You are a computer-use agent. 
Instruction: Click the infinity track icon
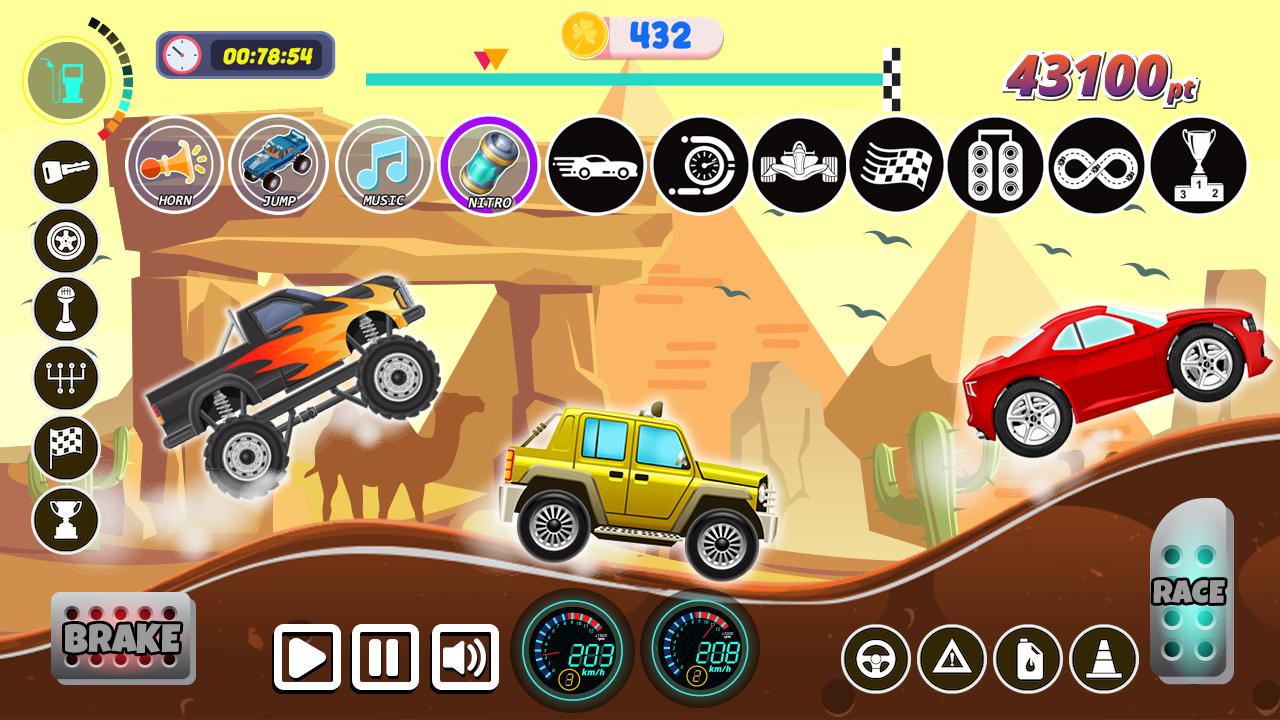tap(1097, 165)
